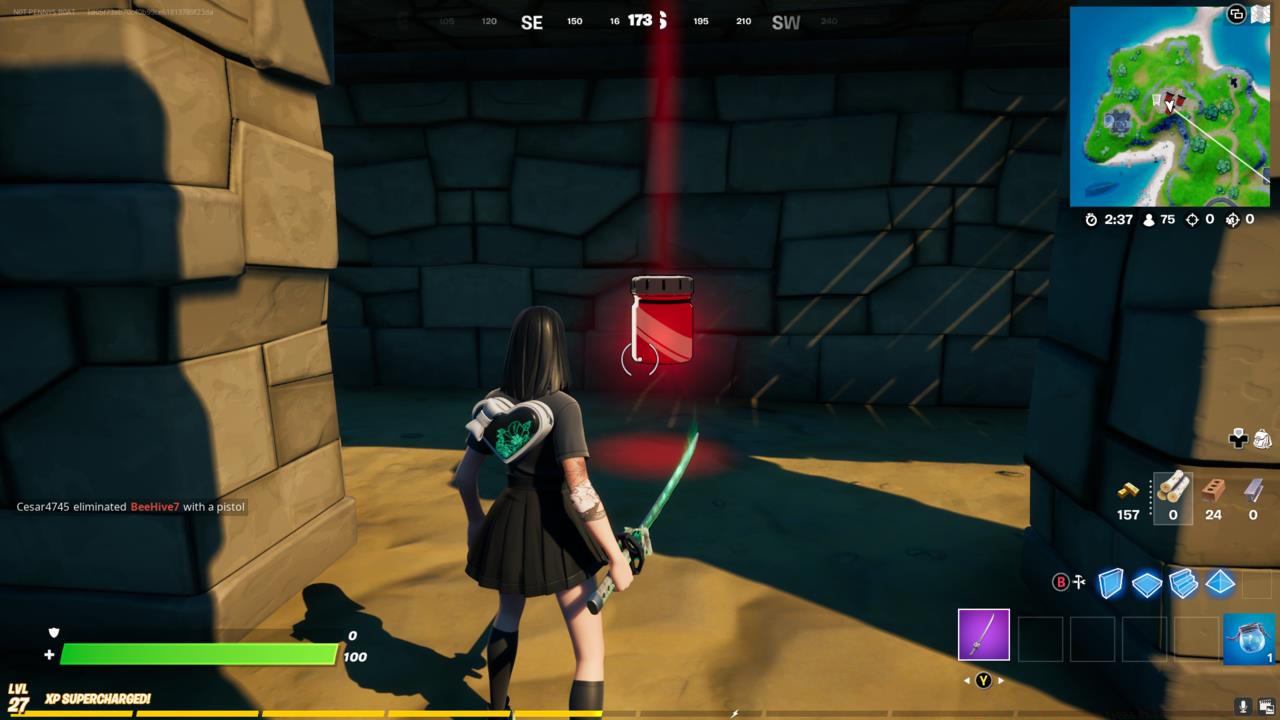Image resolution: width=1280 pixels, height=720 pixels.
Task: Select the wood resource icon
Action: [1172, 490]
